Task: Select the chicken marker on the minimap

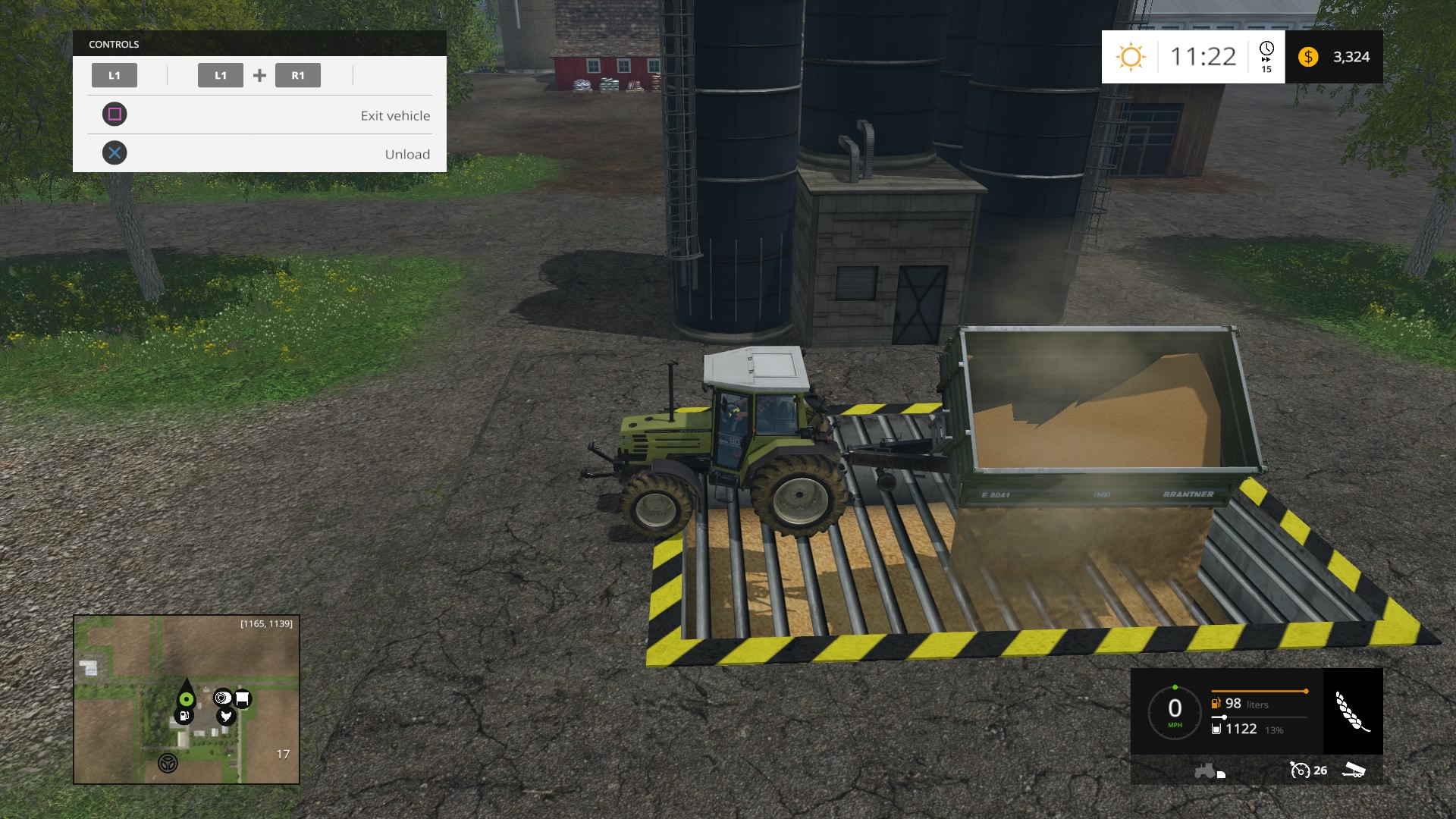Action: coord(226,716)
